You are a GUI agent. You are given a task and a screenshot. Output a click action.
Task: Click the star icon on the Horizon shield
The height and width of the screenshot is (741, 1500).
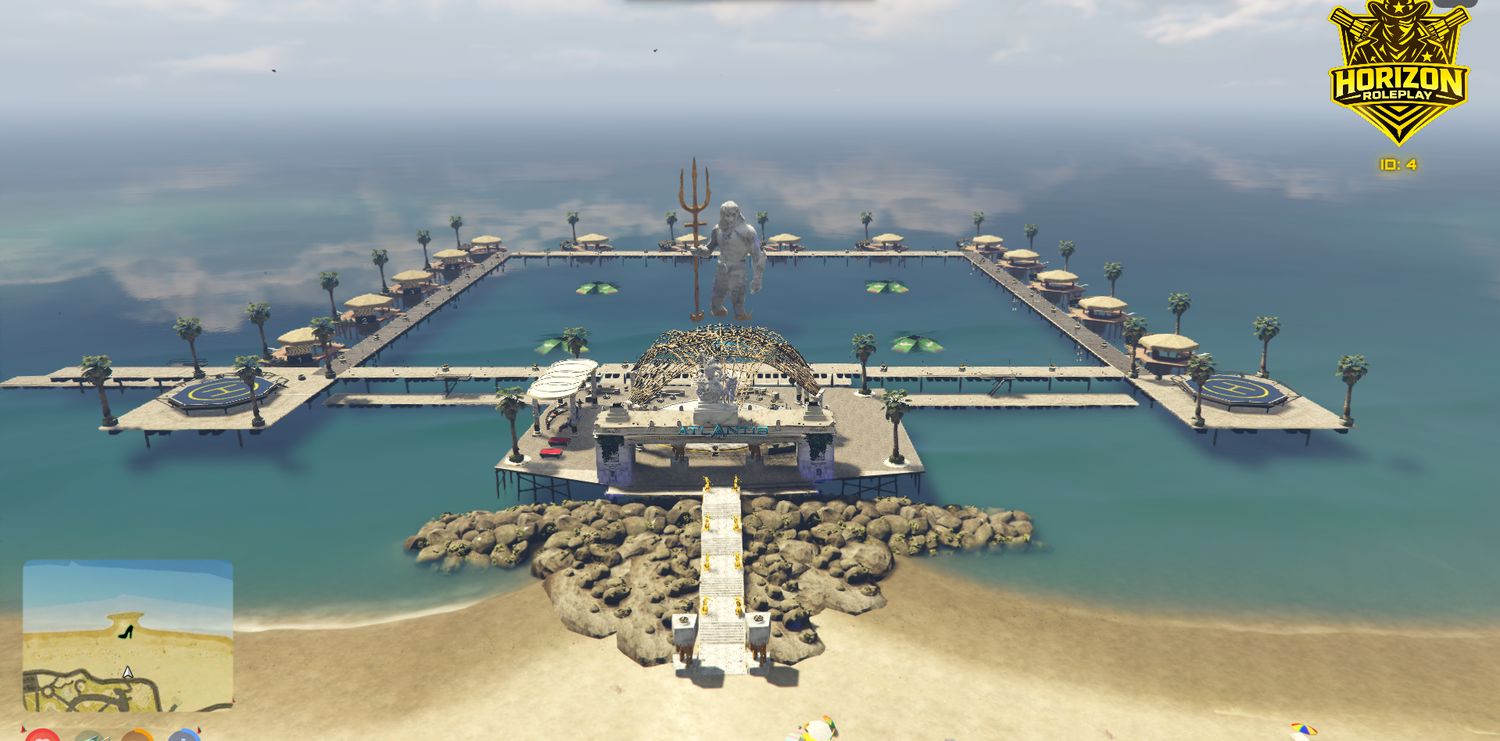click(1399, 10)
